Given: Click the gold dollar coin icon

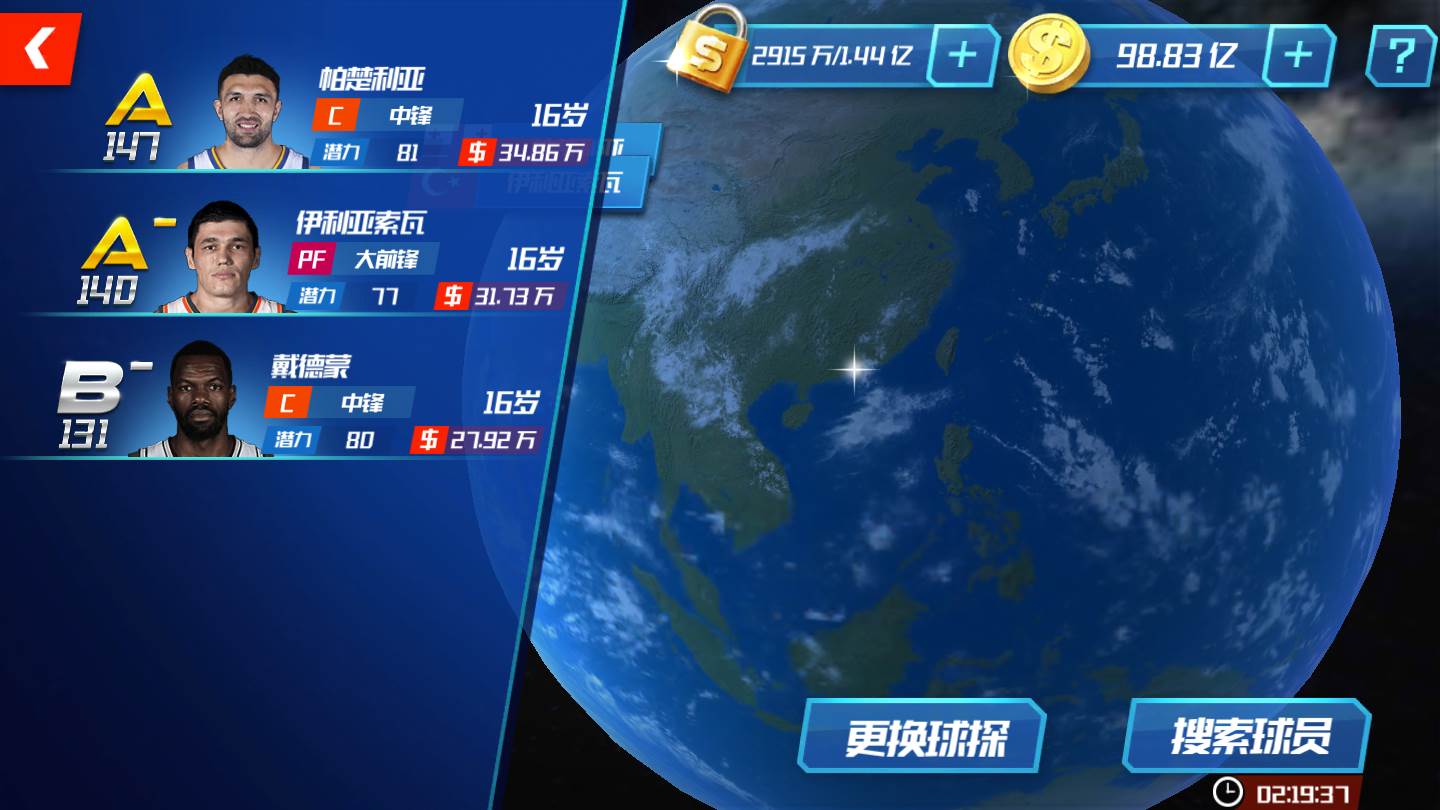Looking at the screenshot, I should (1048, 55).
